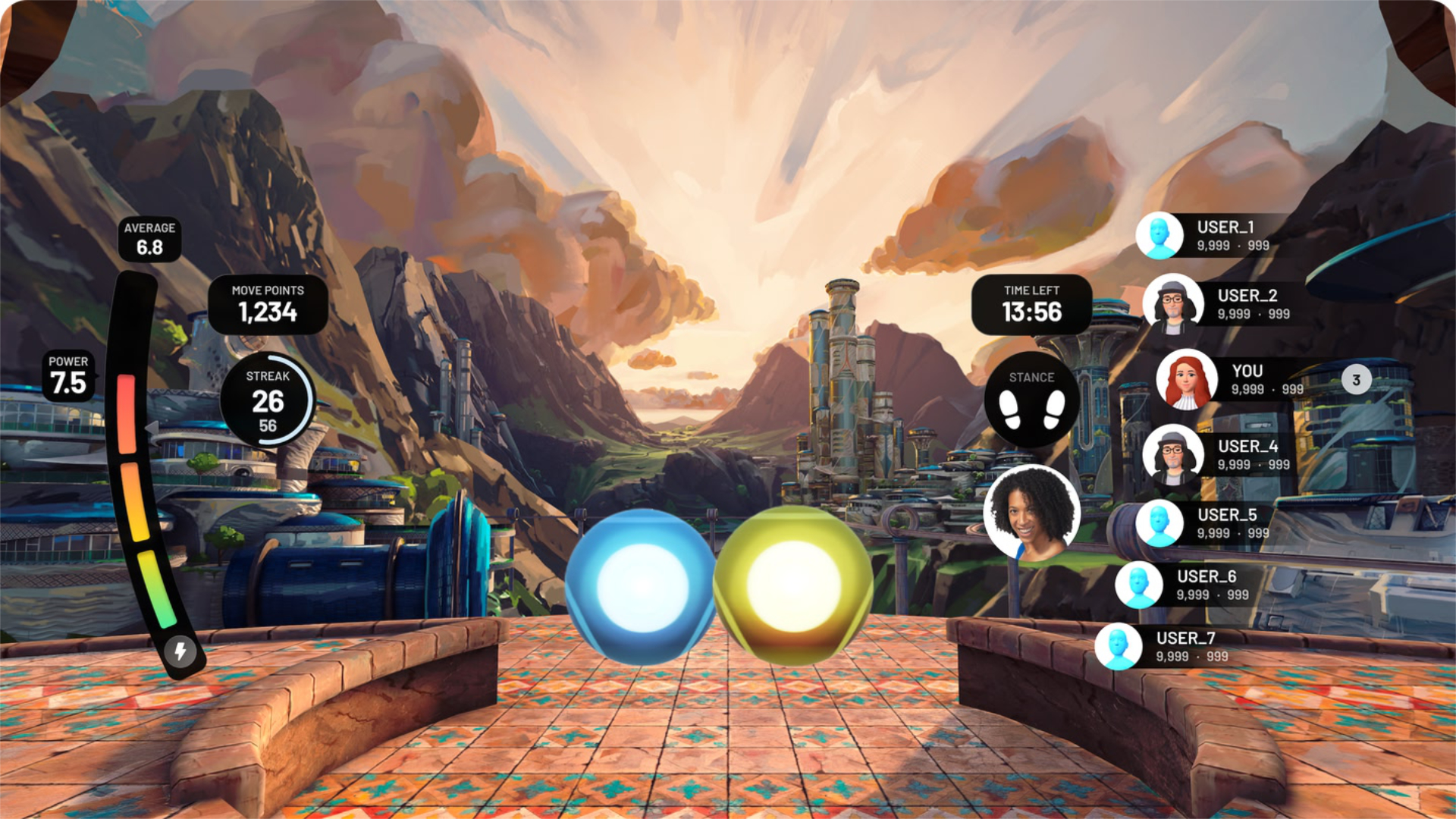Screen dimensions: 1456x819
Task: Select the TIME LEFT 13:56 panel
Action: pos(1033,303)
